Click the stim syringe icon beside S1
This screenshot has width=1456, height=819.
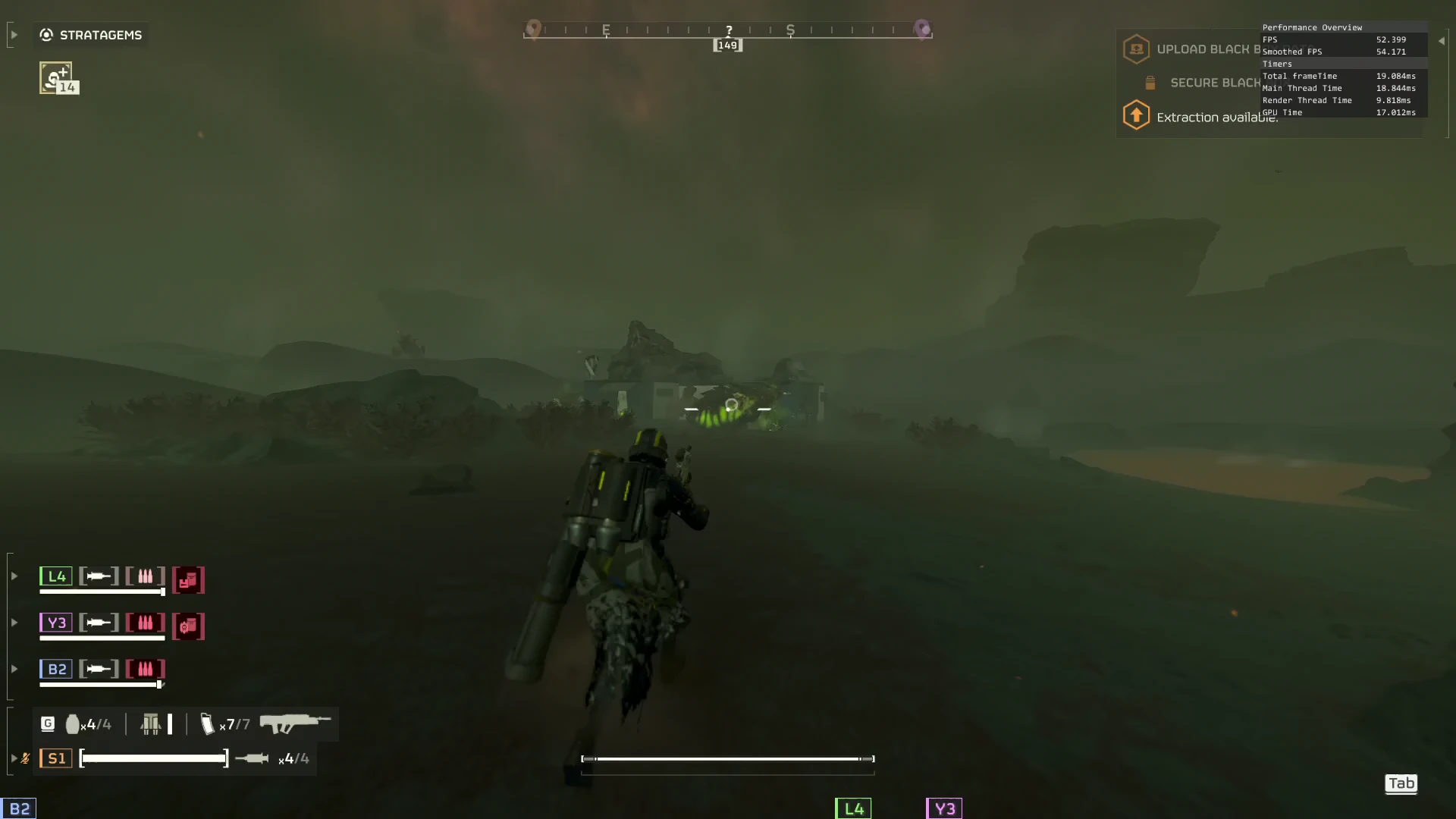coord(252,758)
